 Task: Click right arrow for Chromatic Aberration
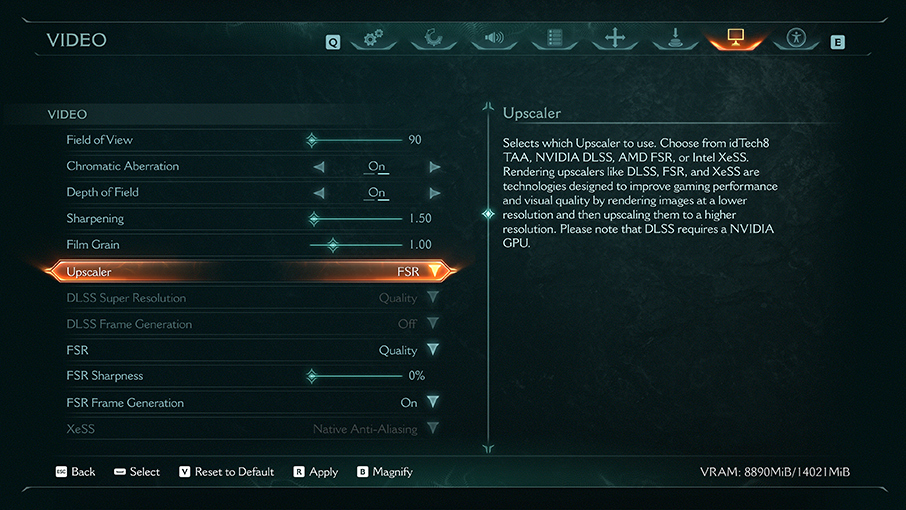[x=434, y=167]
